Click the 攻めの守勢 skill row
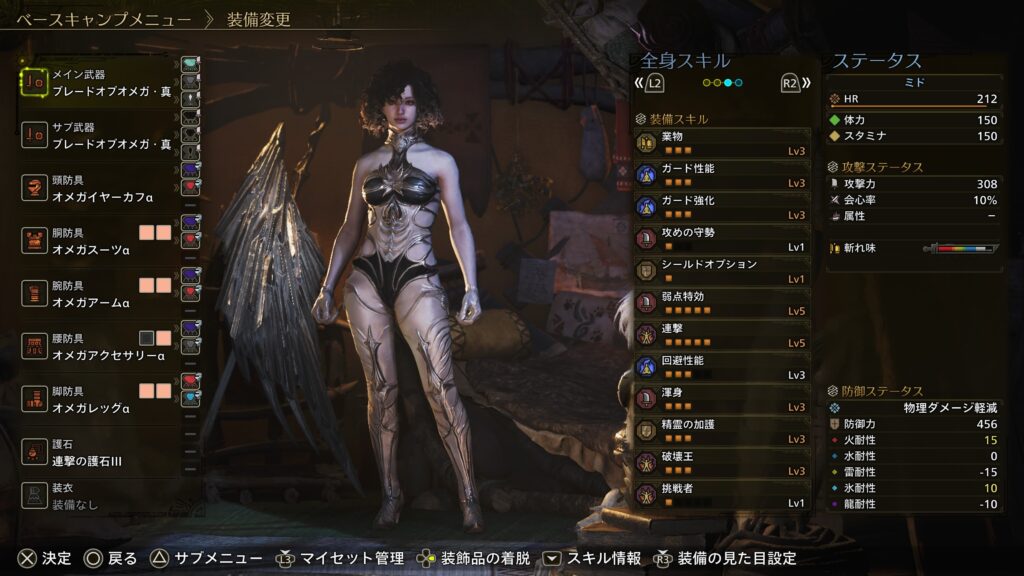The height and width of the screenshot is (576, 1024). tap(722, 238)
